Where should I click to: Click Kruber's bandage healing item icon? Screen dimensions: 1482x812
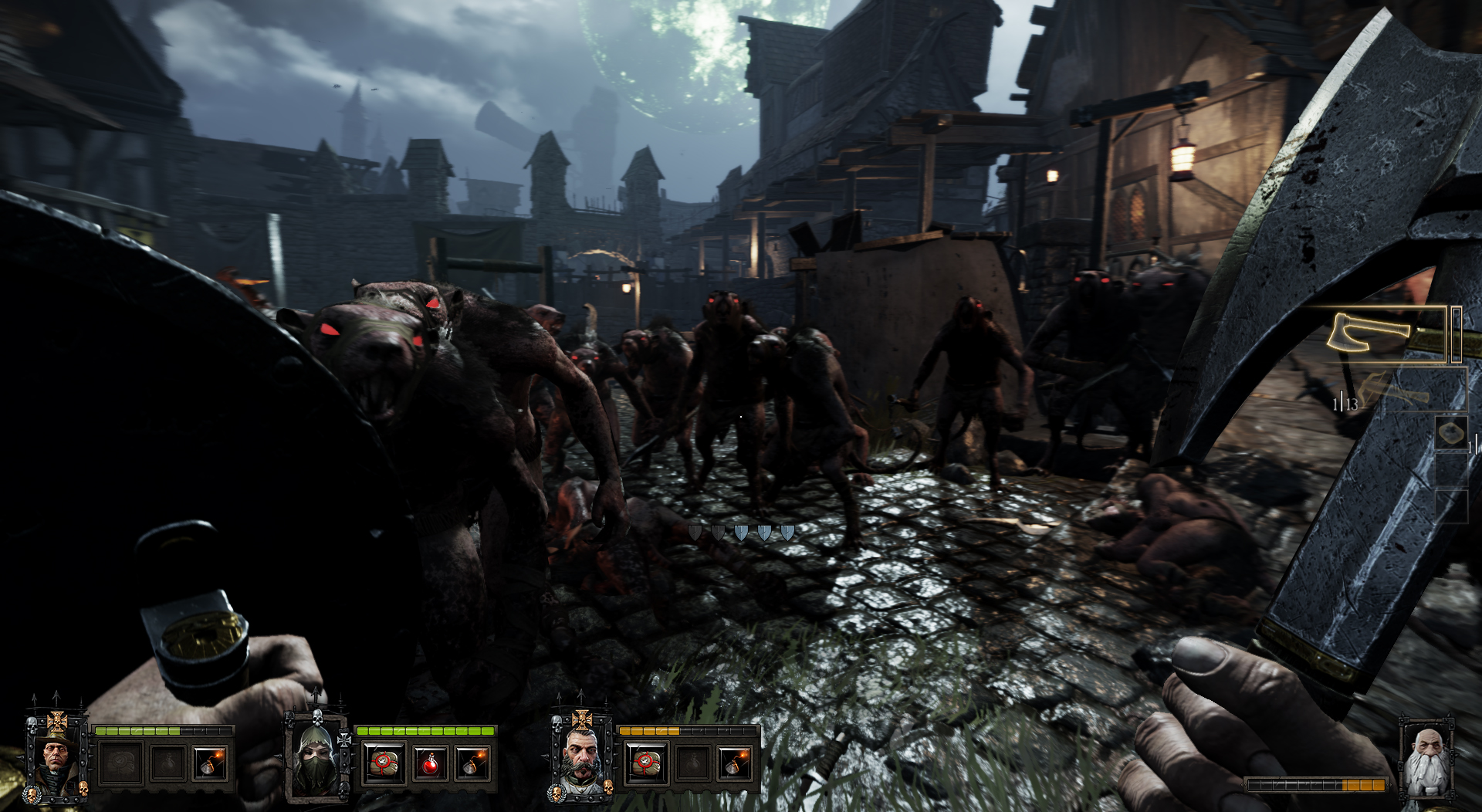tap(648, 763)
